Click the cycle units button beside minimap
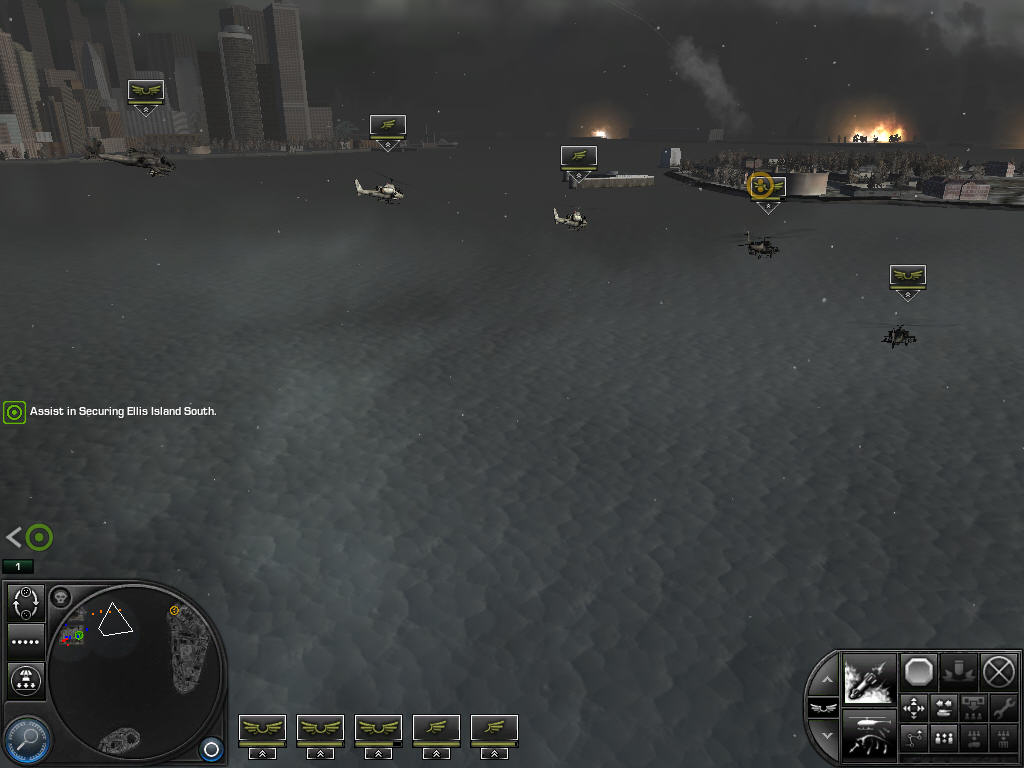Viewport: 1024px width, 768px height. [x=26, y=602]
